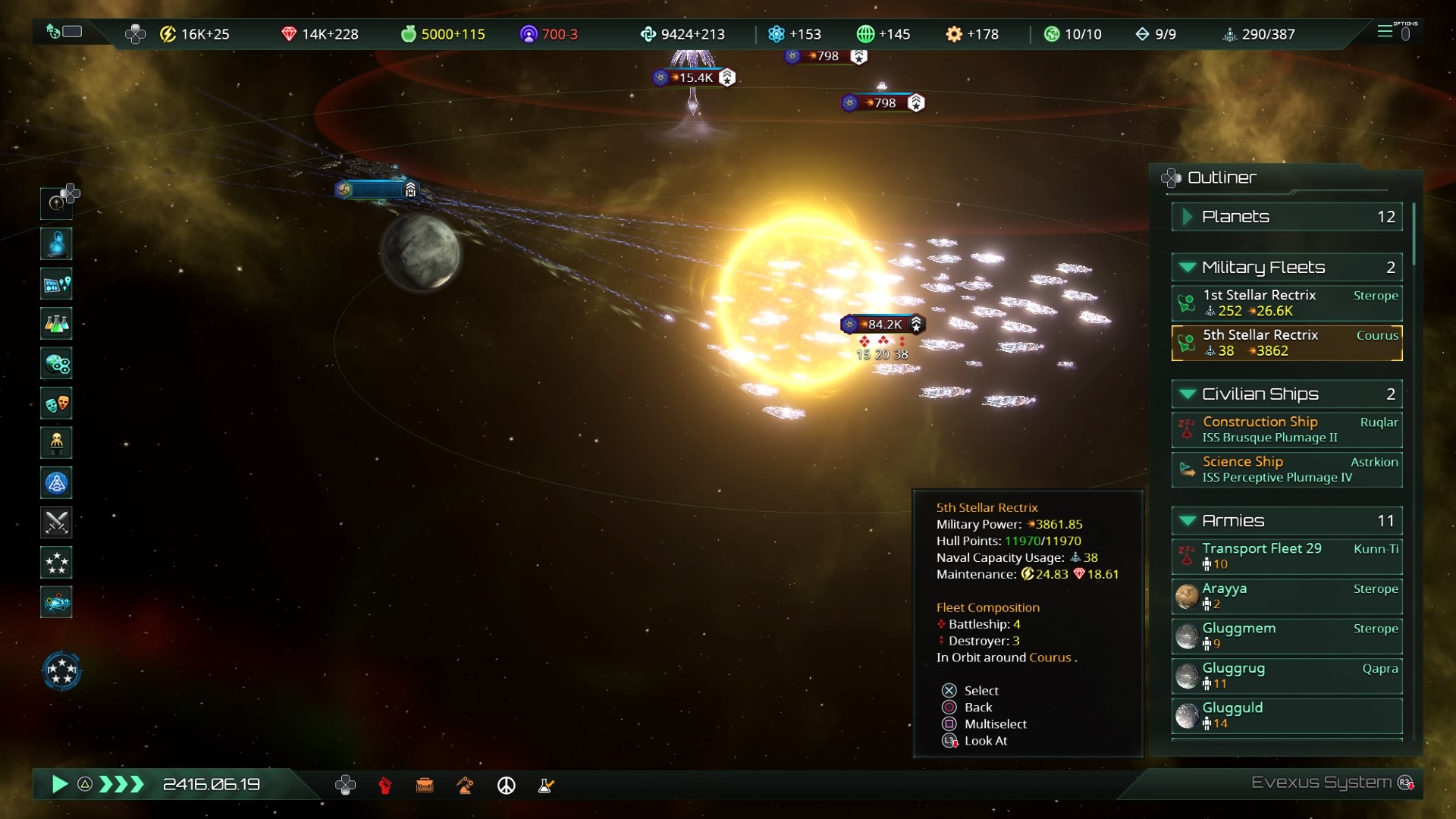This screenshot has height=819, width=1456.
Task: Open the government hologram figure menu
Action: point(57,244)
